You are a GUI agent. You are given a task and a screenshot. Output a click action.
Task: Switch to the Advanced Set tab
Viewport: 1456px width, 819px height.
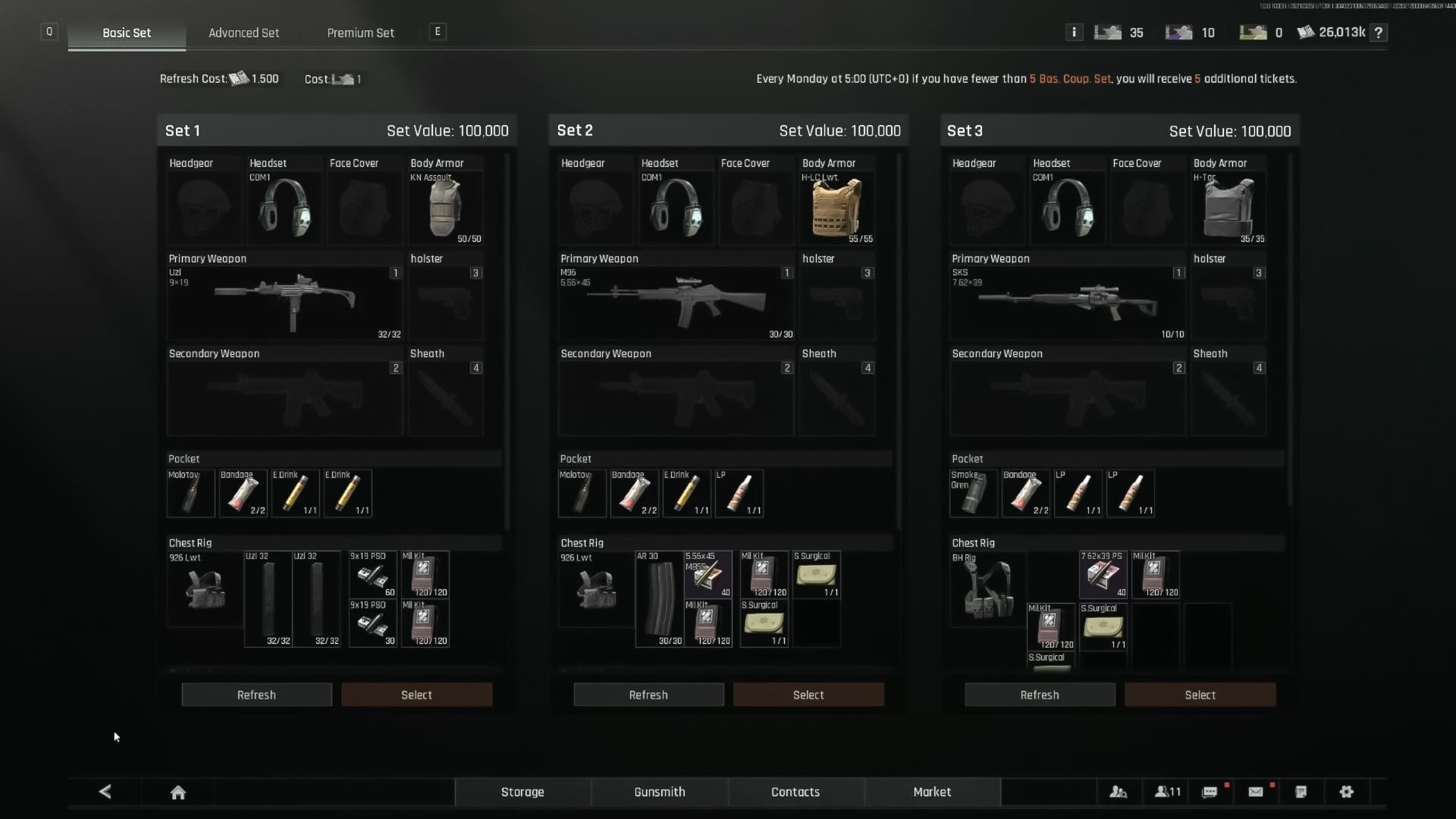point(243,33)
